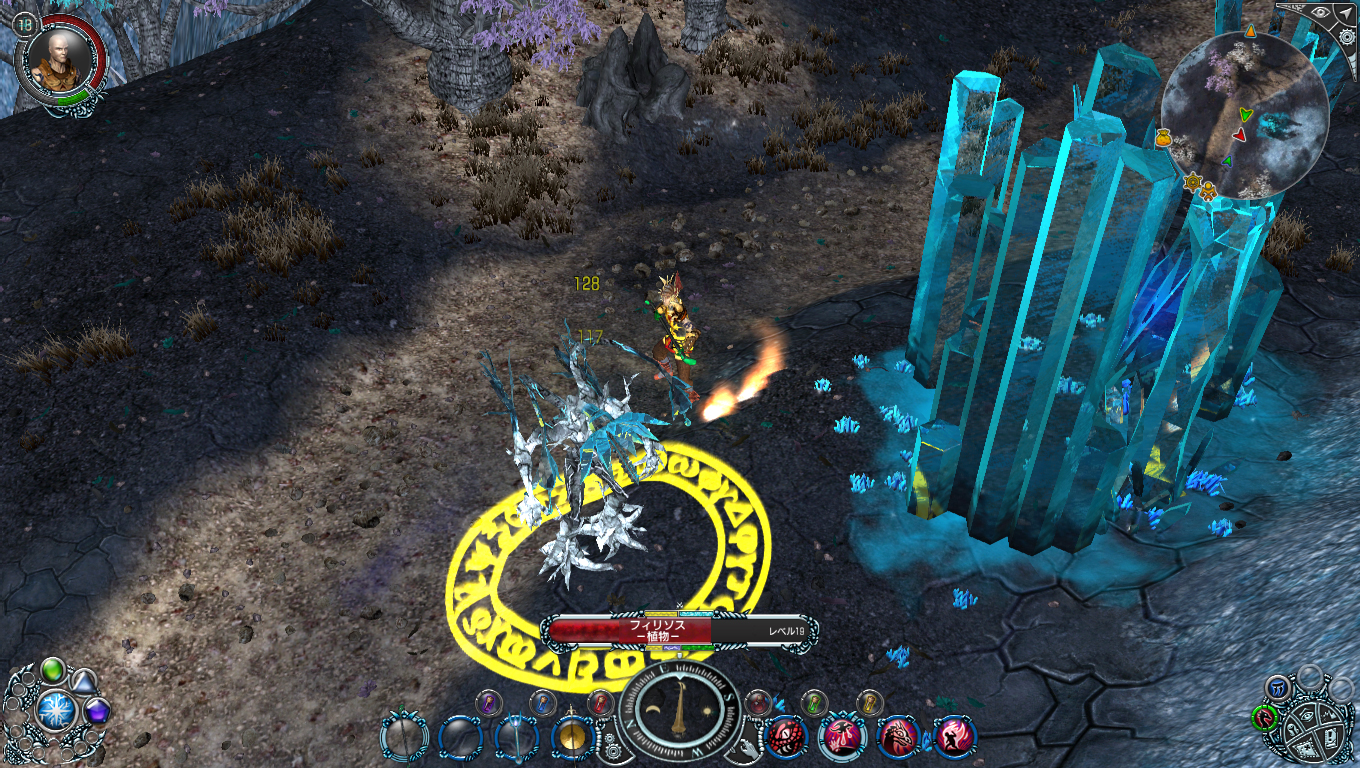Click the purple pentagon gem
Screen dimensions: 1360x768
pyautogui.click(x=97, y=712)
